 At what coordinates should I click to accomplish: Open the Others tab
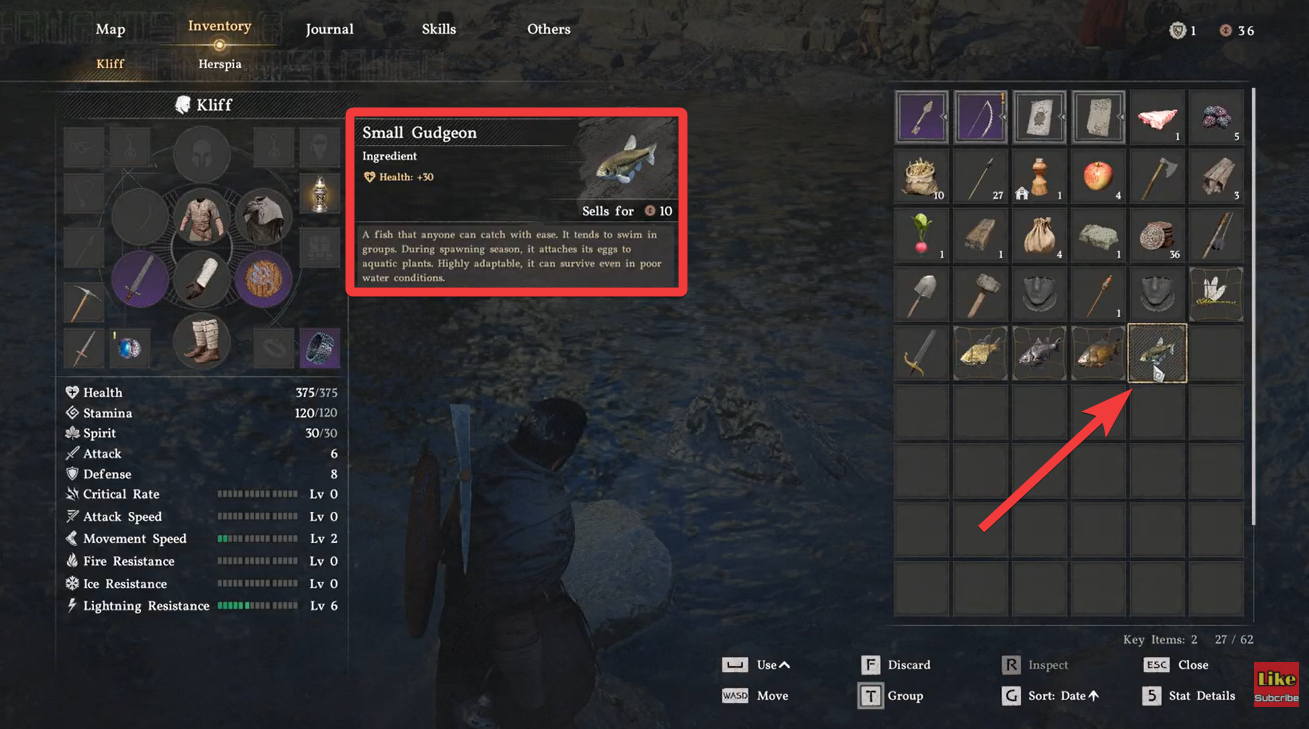[548, 30]
